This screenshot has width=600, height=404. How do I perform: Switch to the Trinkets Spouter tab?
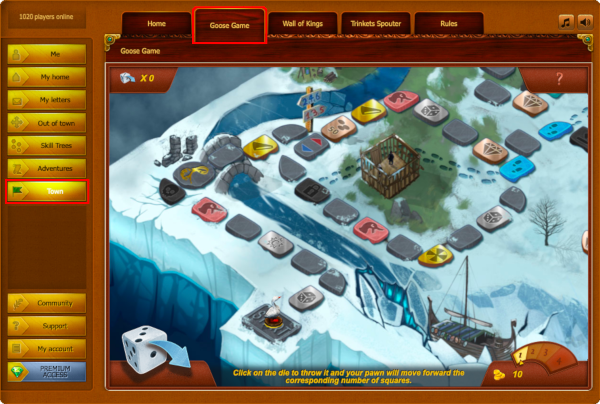tap(375, 24)
